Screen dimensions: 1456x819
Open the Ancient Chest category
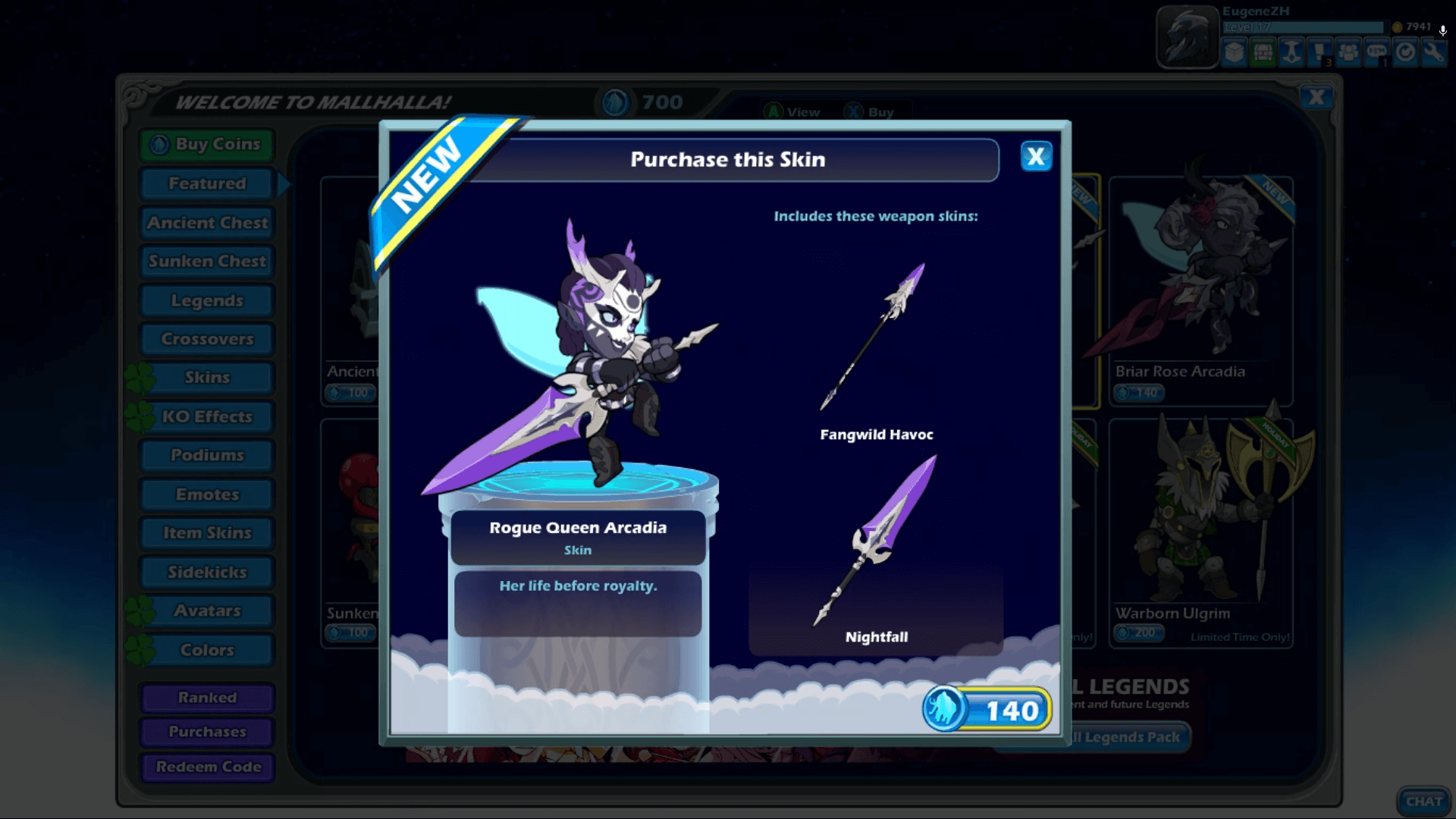click(x=207, y=223)
